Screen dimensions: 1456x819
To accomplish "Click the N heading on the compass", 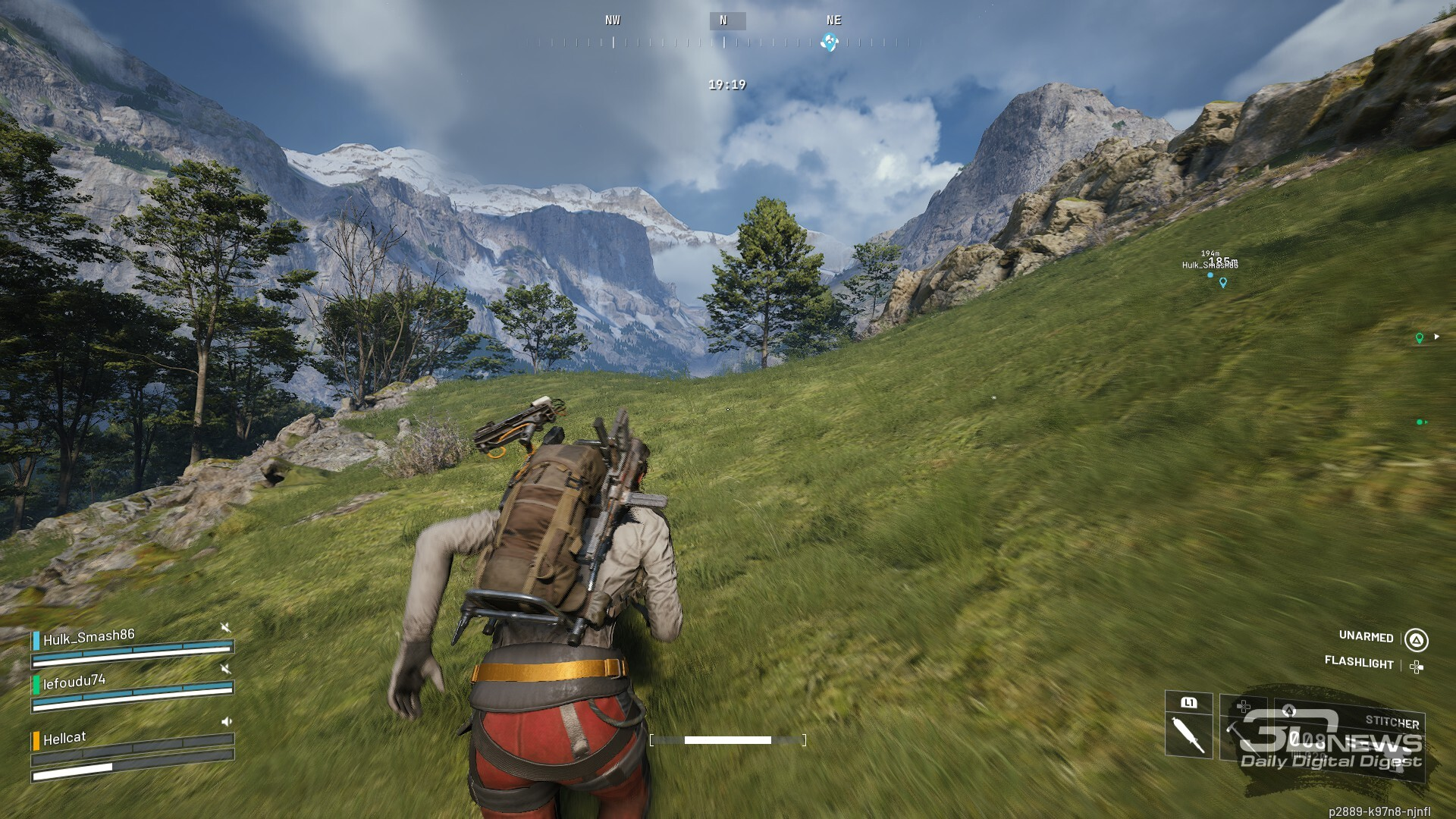I will [x=723, y=21].
